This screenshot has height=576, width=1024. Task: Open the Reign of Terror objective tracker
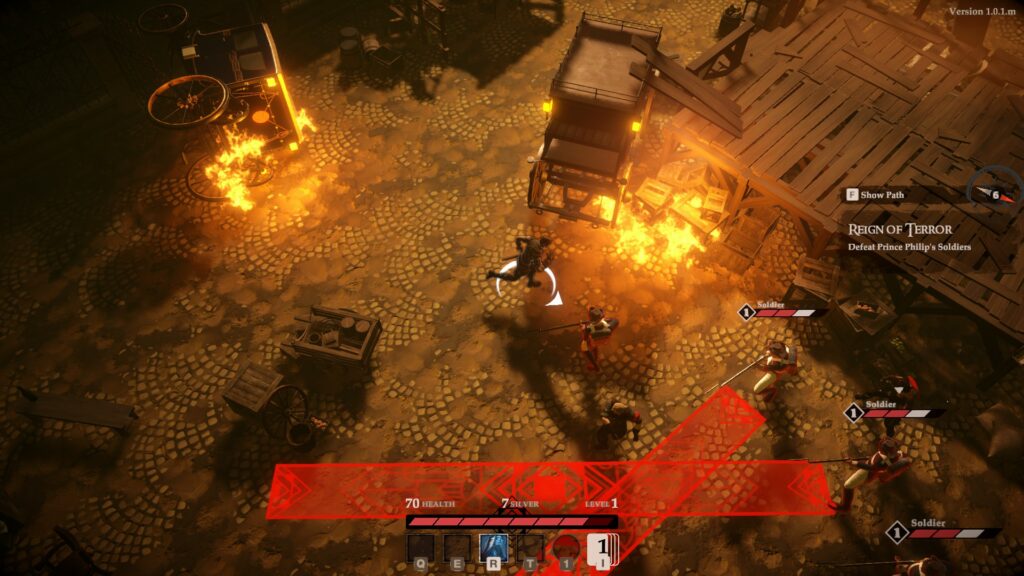900,230
